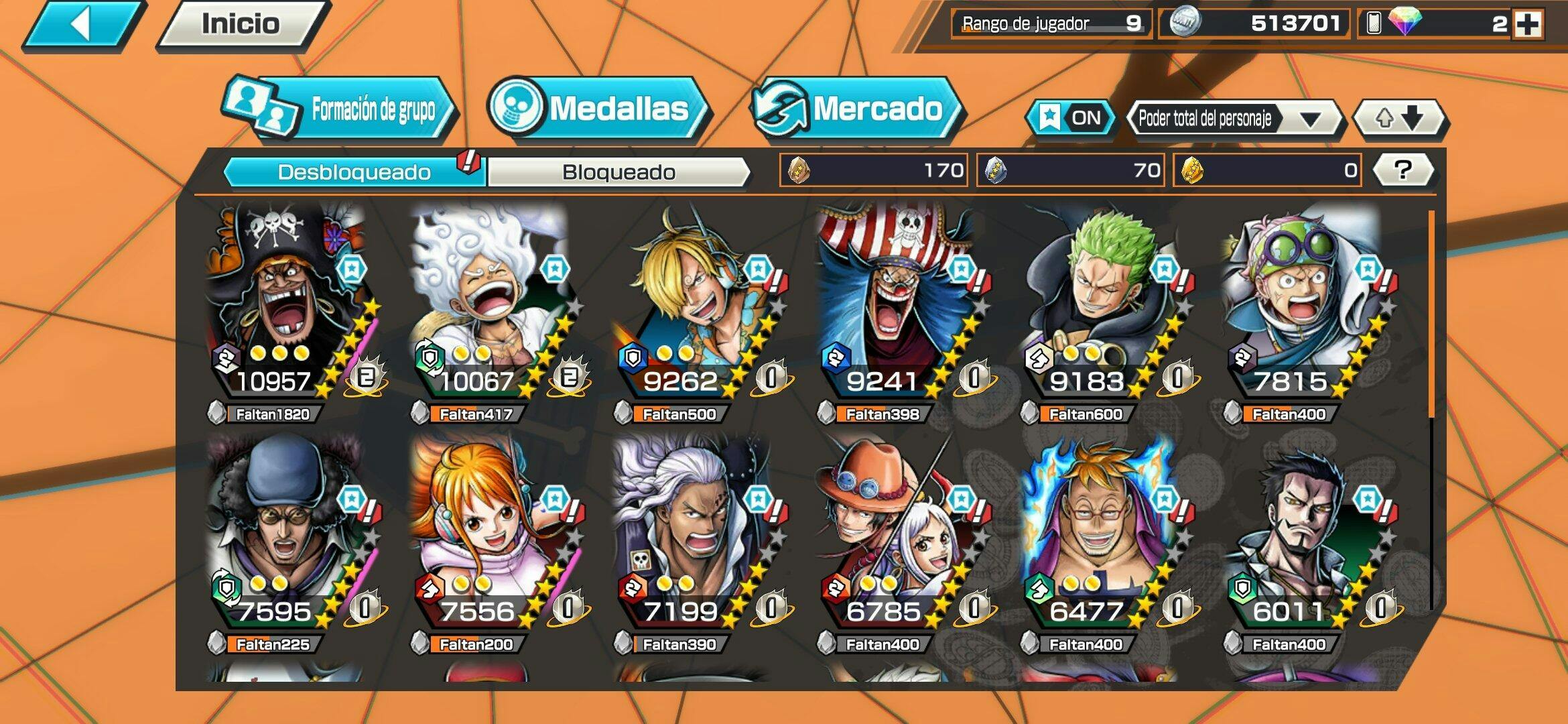Toggle the favorites ON filter

1070,119
